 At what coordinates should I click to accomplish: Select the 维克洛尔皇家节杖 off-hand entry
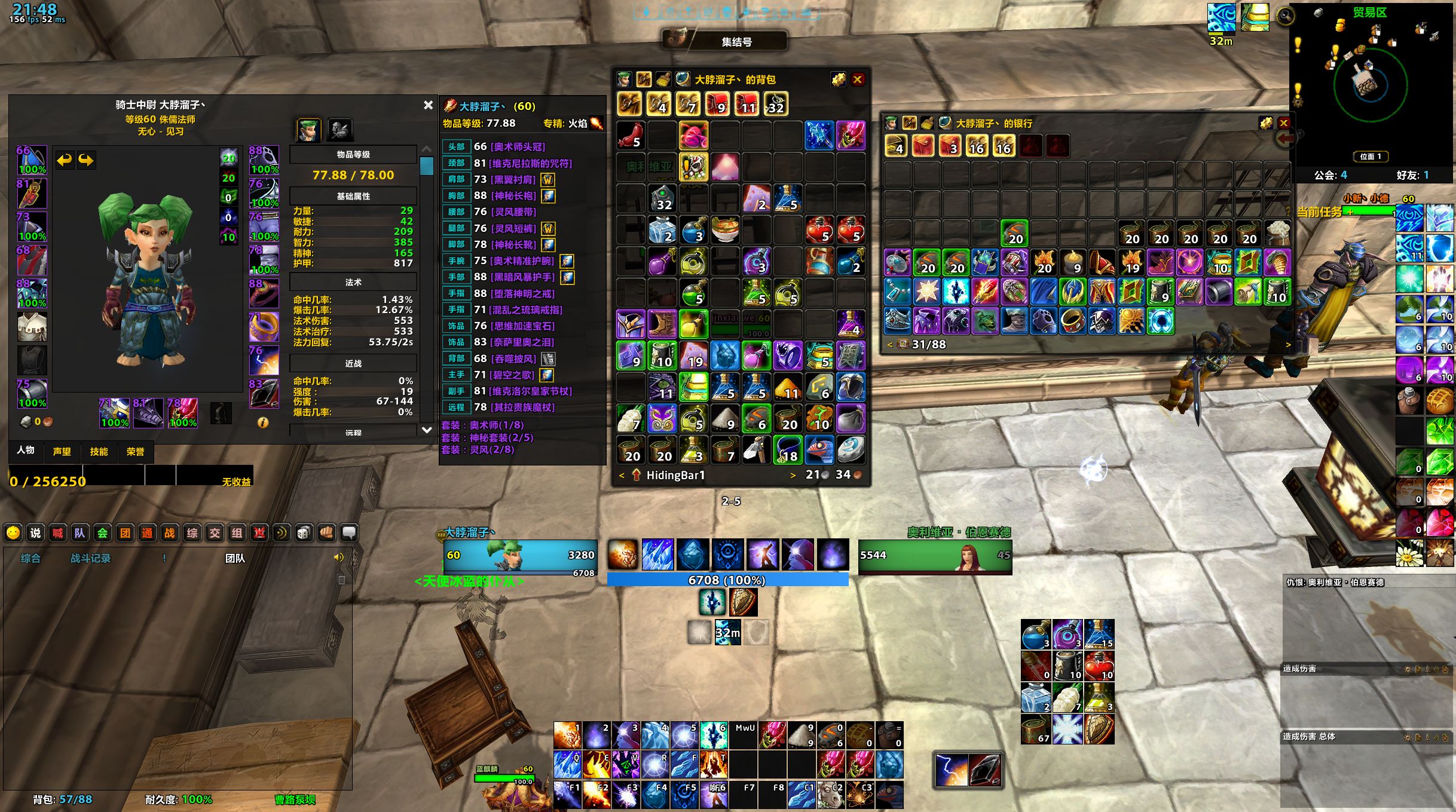coord(530,391)
